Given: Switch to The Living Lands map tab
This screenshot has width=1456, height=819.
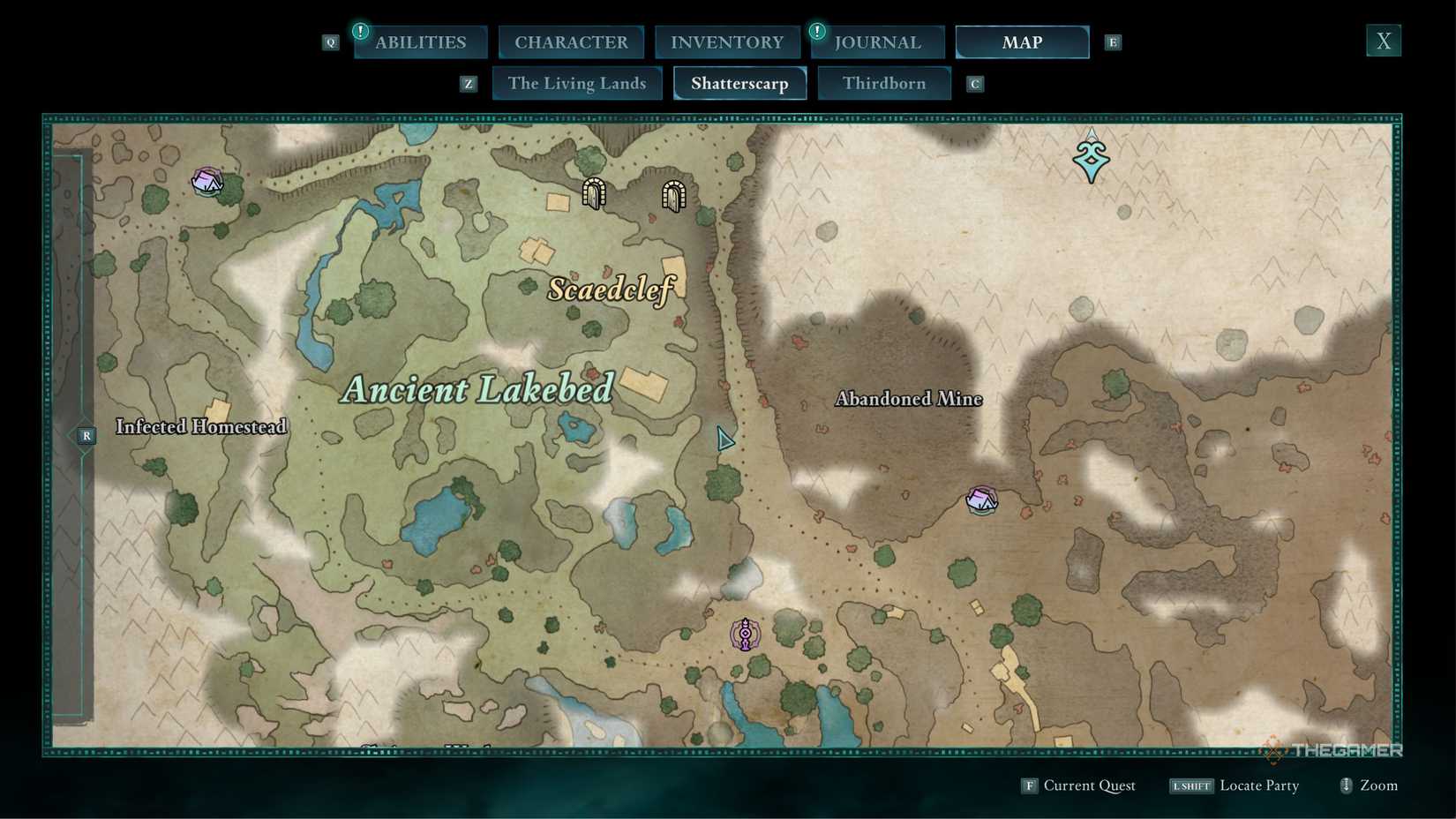Looking at the screenshot, I should point(576,83).
